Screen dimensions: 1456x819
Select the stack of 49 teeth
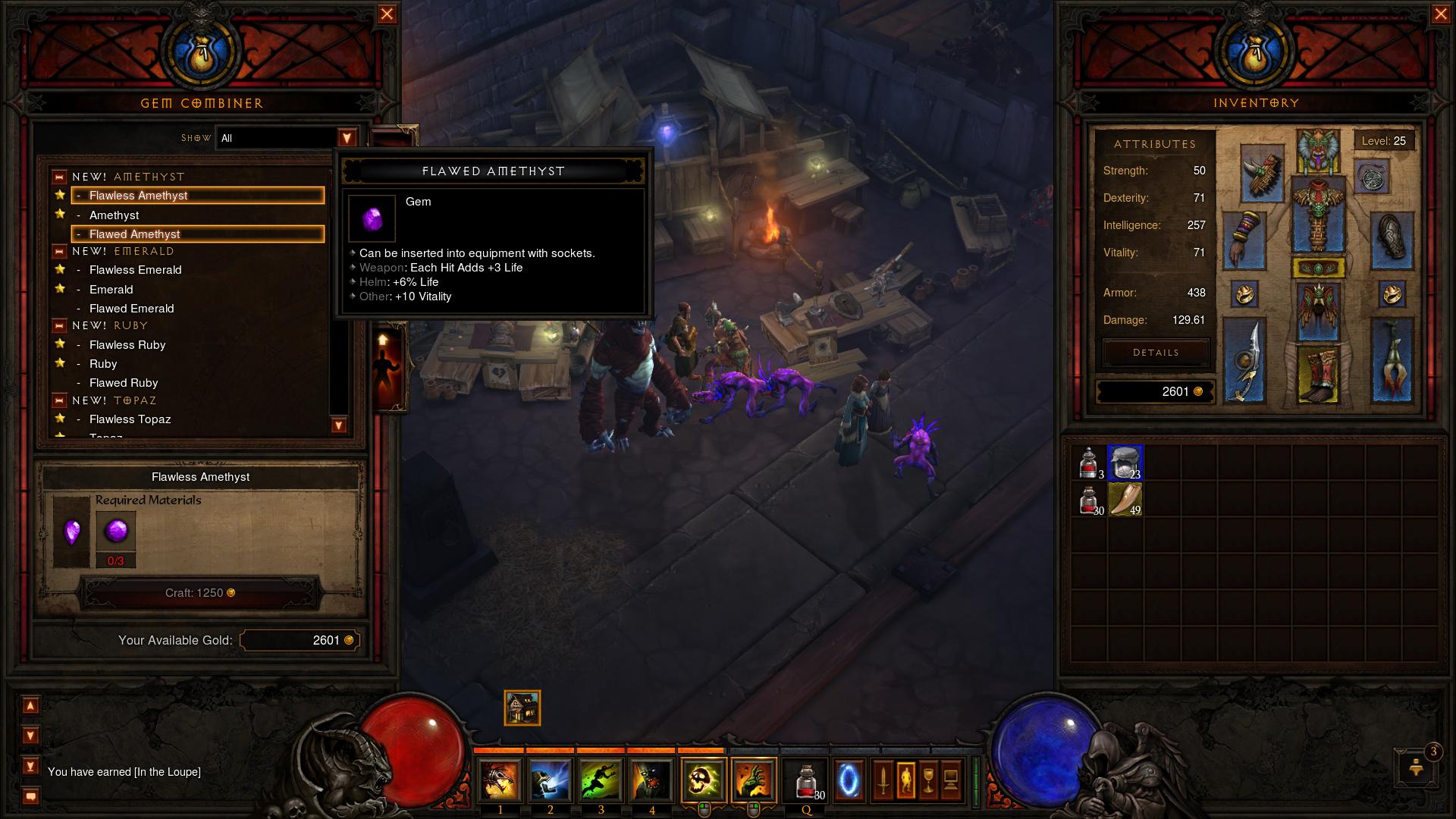tap(1125, 500)
